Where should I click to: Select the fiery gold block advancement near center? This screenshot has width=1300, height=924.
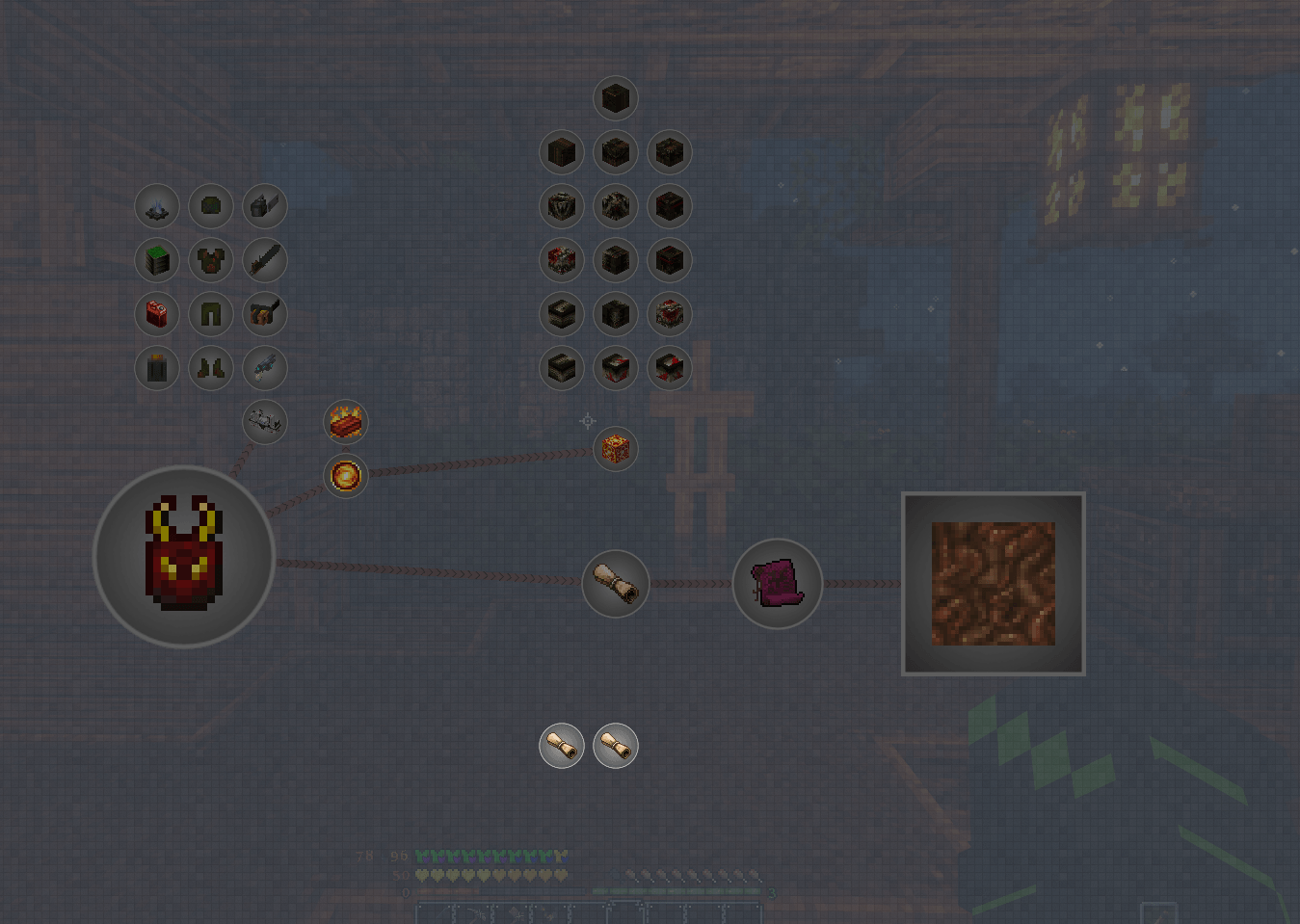[x=615, y=449]
